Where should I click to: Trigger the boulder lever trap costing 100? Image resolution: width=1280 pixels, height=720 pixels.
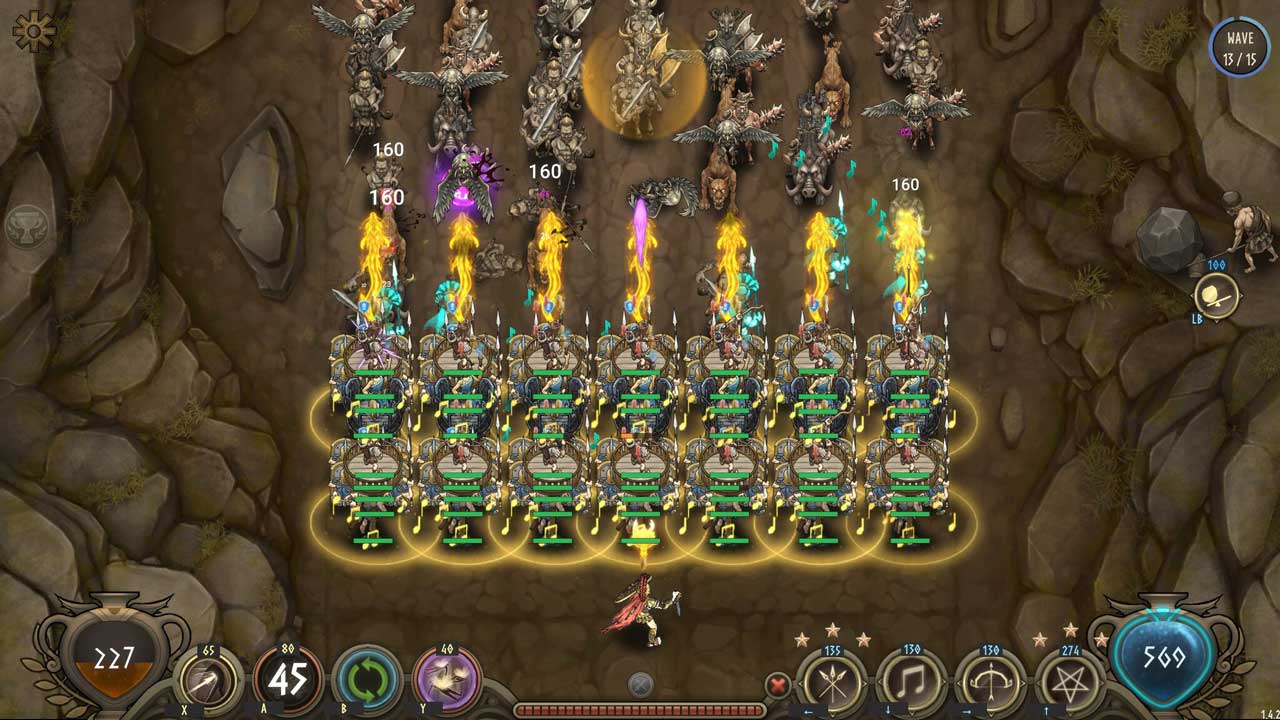pyautogui.click(x=1216, y=296)
